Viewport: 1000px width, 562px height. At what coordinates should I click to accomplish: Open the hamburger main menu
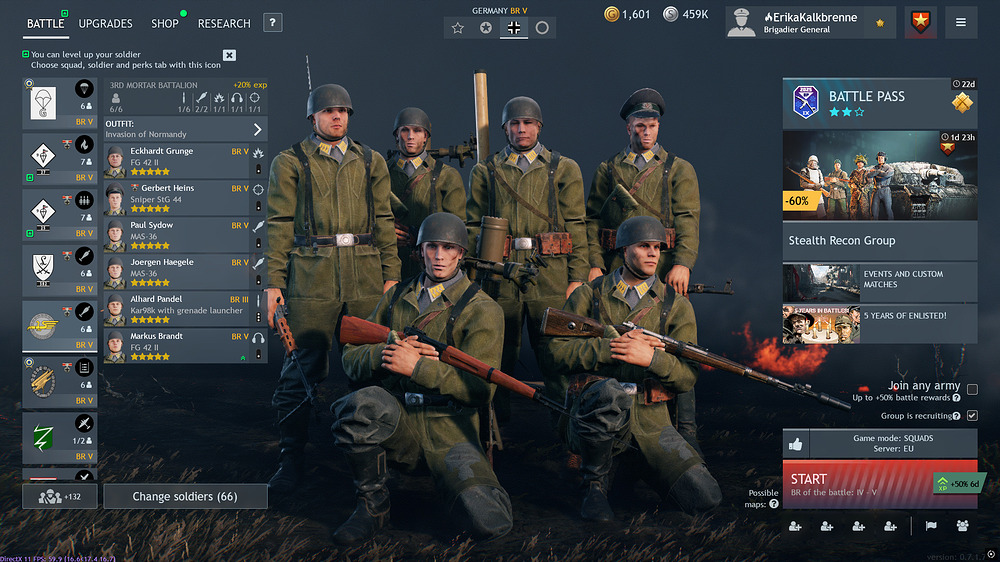tap(961, 22)
